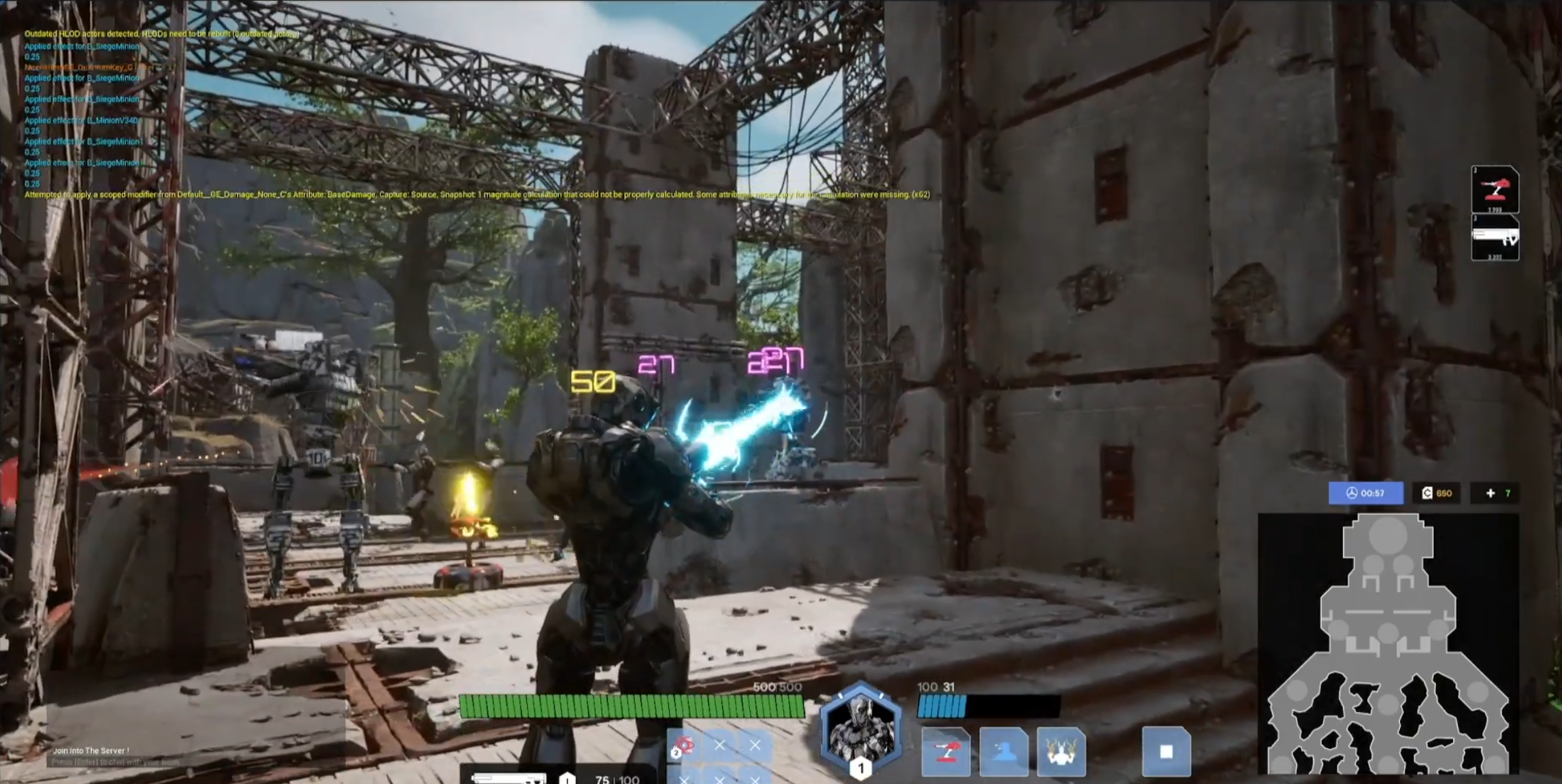Pick the white rifle shop card
Image resolution: width=1562 pixels, height=784 pixels.
point(1495,238)
